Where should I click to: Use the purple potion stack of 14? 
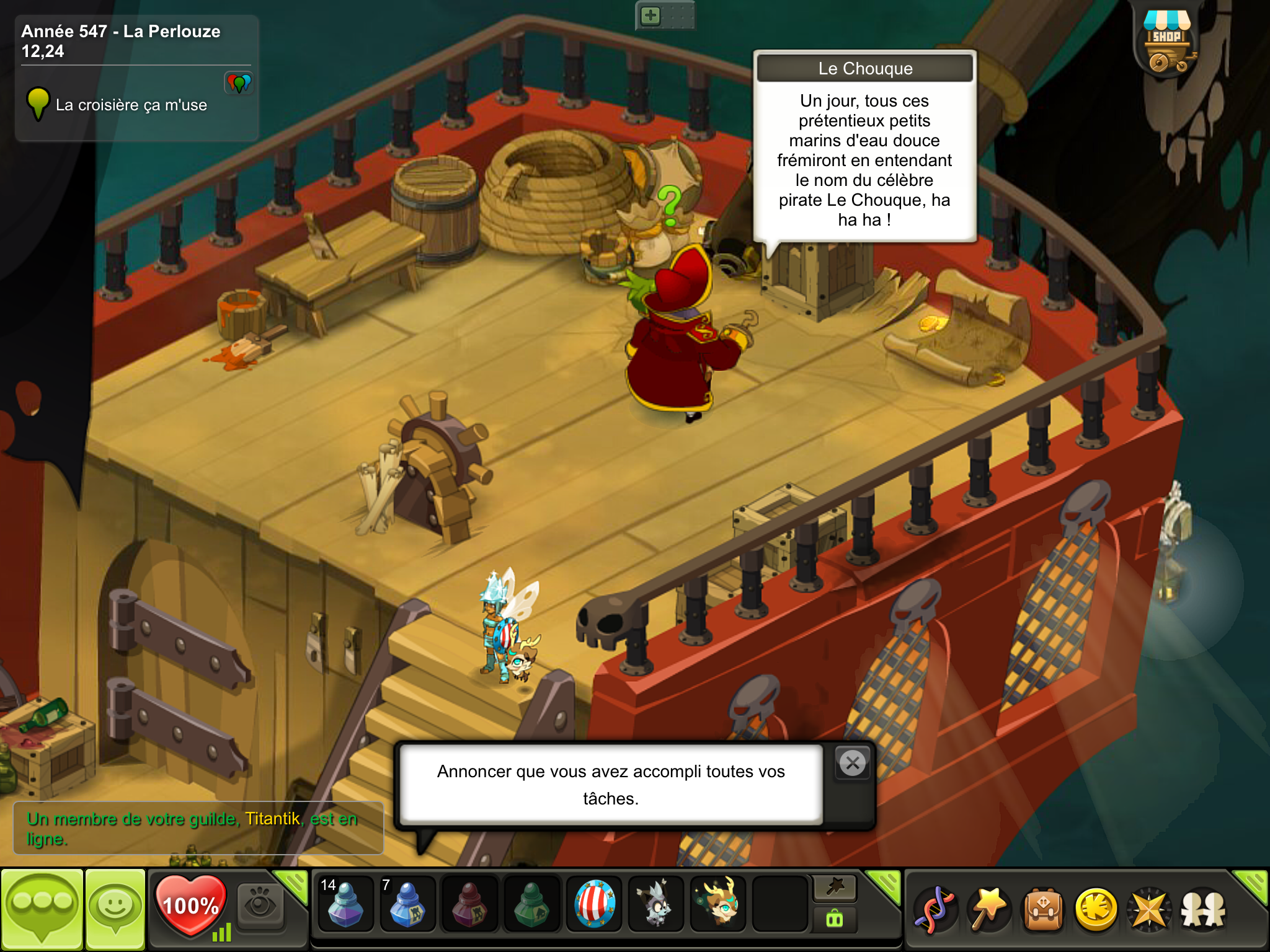pyautogui.click(x=345, y=905)
